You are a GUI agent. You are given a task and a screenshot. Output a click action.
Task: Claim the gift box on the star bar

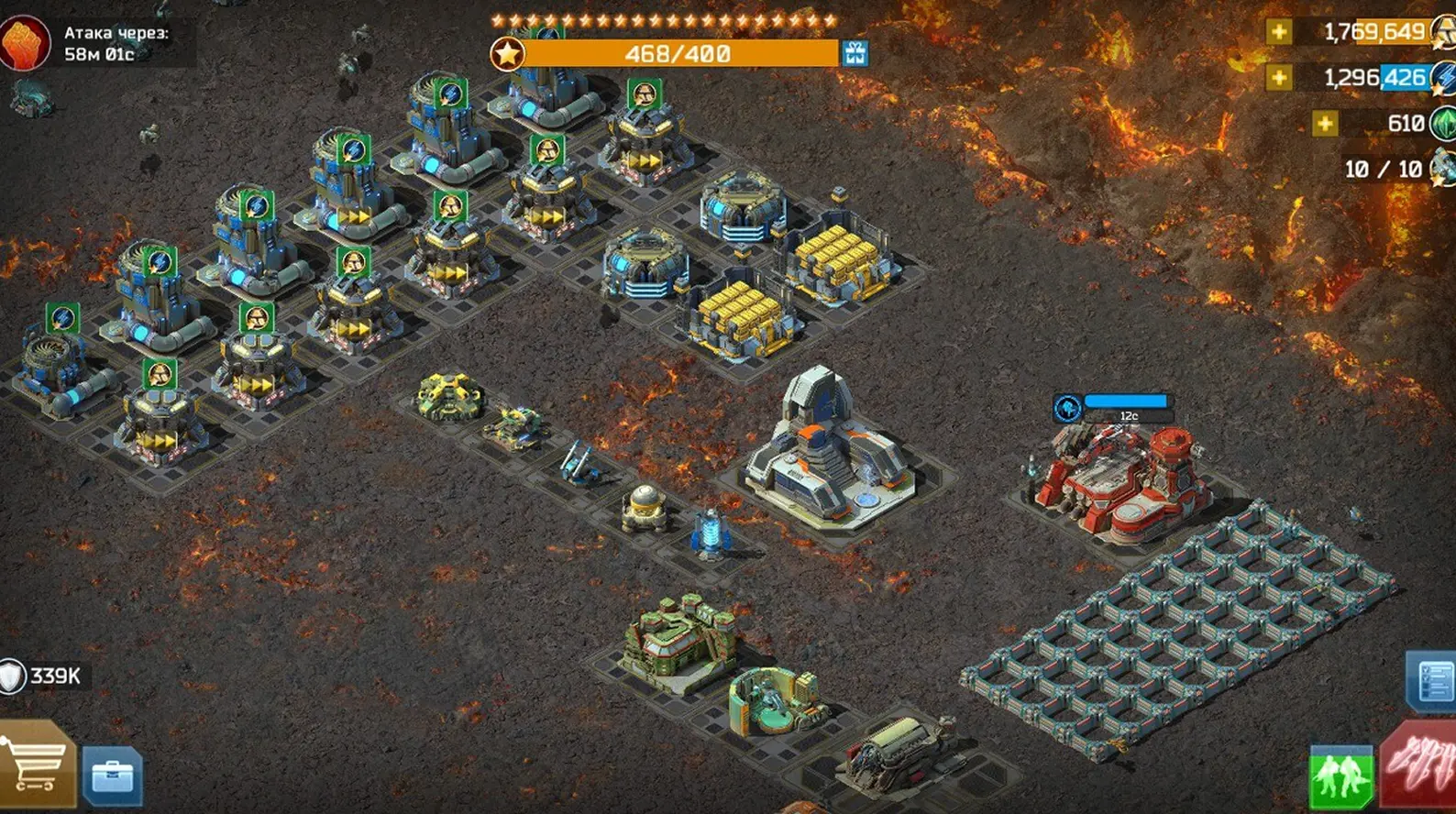point(855,53)
